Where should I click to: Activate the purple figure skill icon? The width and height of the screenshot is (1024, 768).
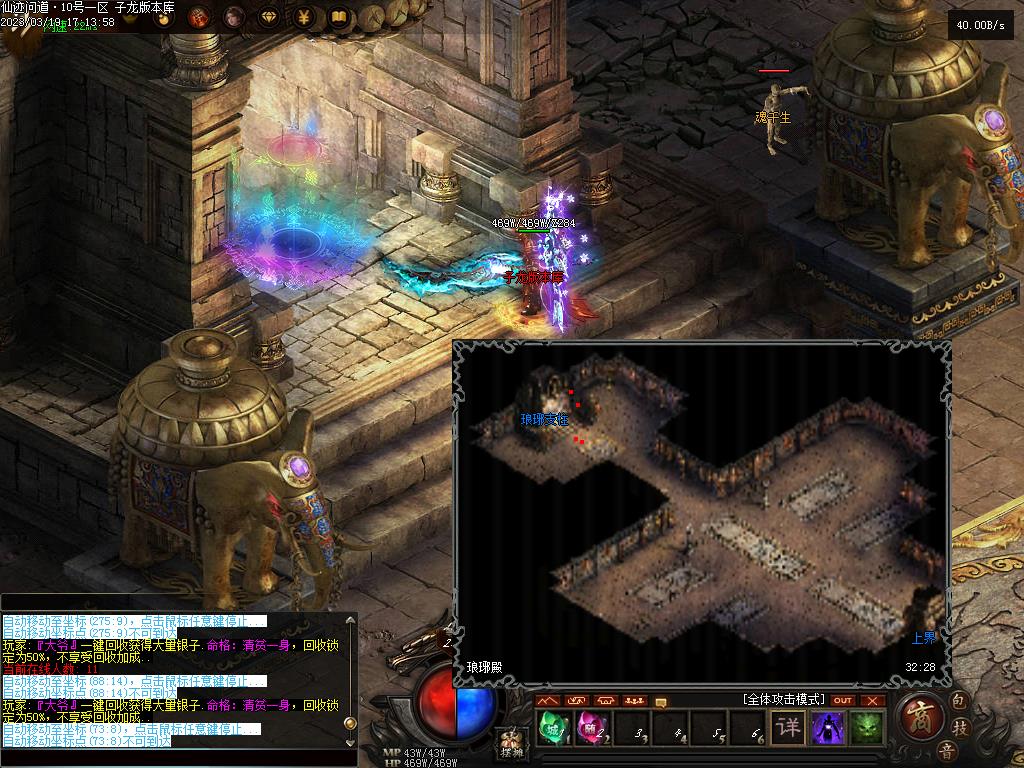click(828, 728)
